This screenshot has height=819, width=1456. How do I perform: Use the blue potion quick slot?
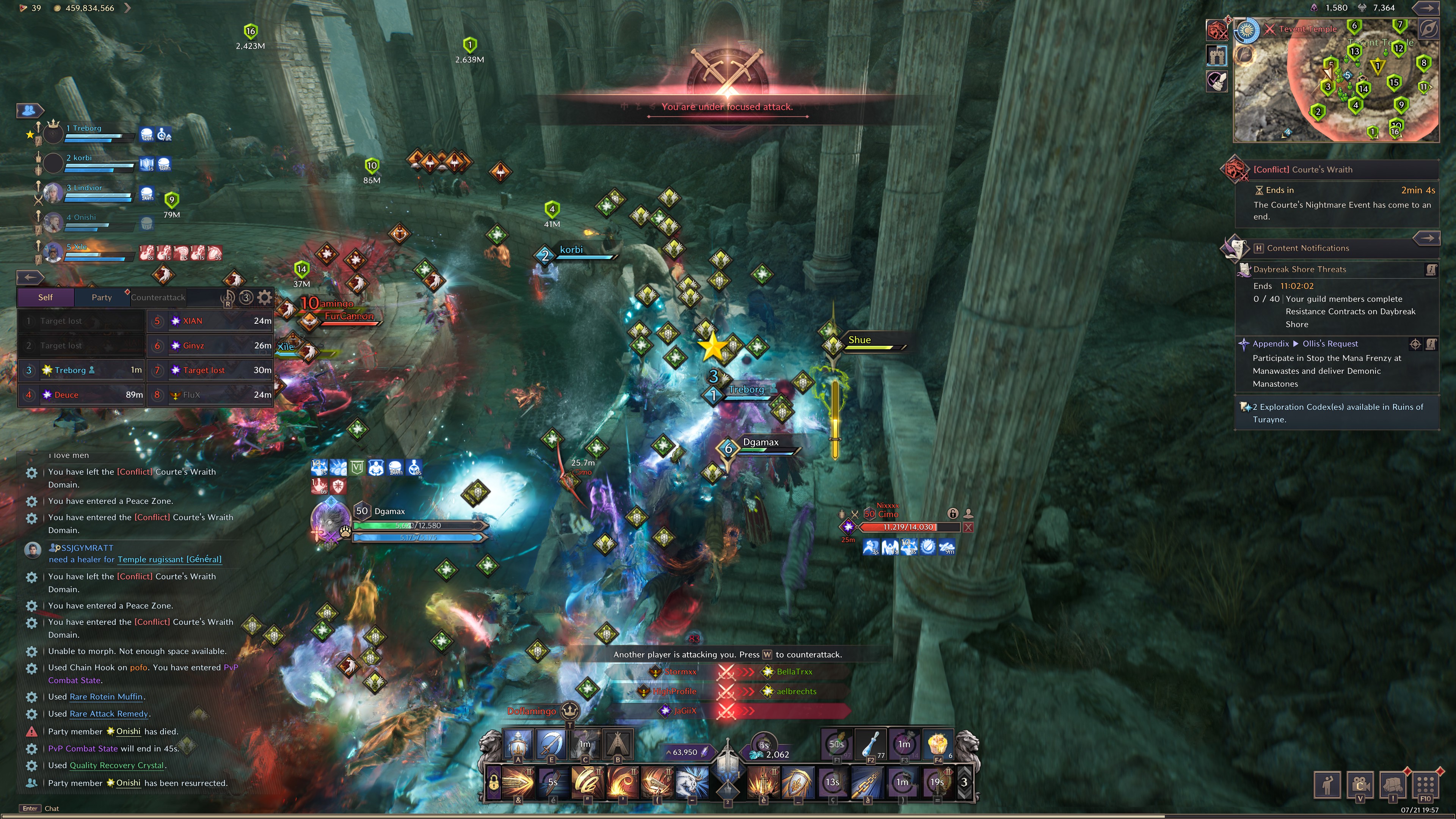point(871,744)
